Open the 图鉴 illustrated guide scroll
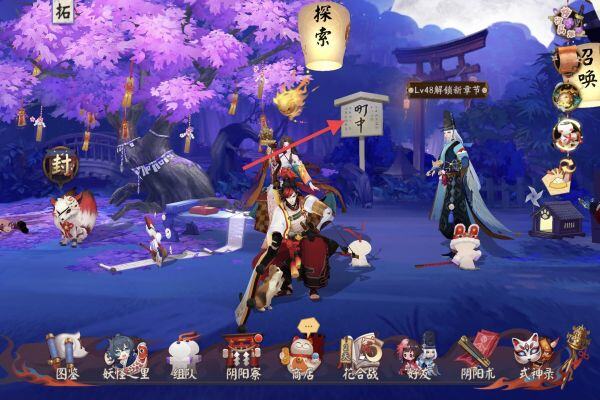Screen dimensions: 600x400 tap(67, 356)
